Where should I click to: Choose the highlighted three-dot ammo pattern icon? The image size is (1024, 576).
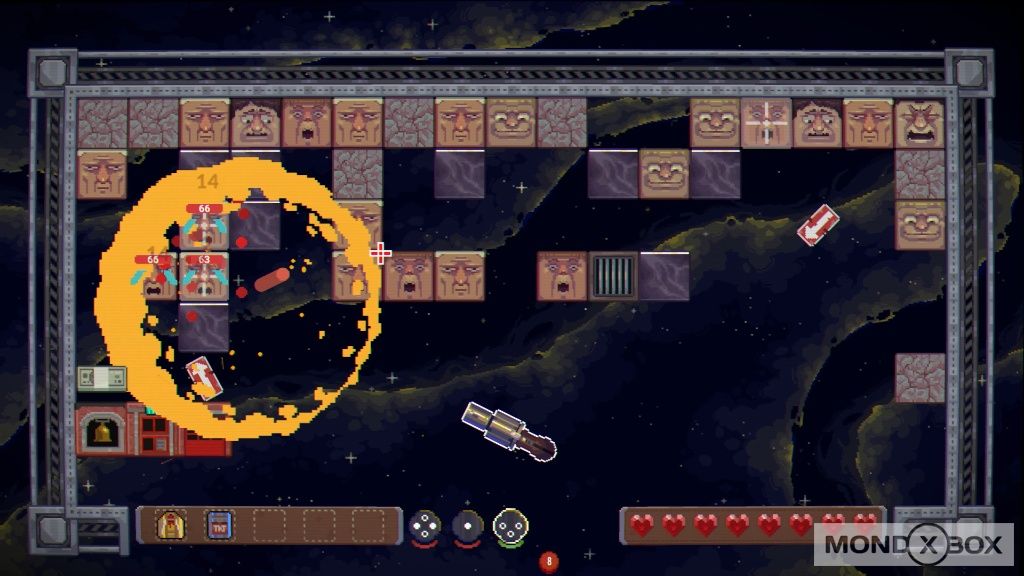(510, 526)
